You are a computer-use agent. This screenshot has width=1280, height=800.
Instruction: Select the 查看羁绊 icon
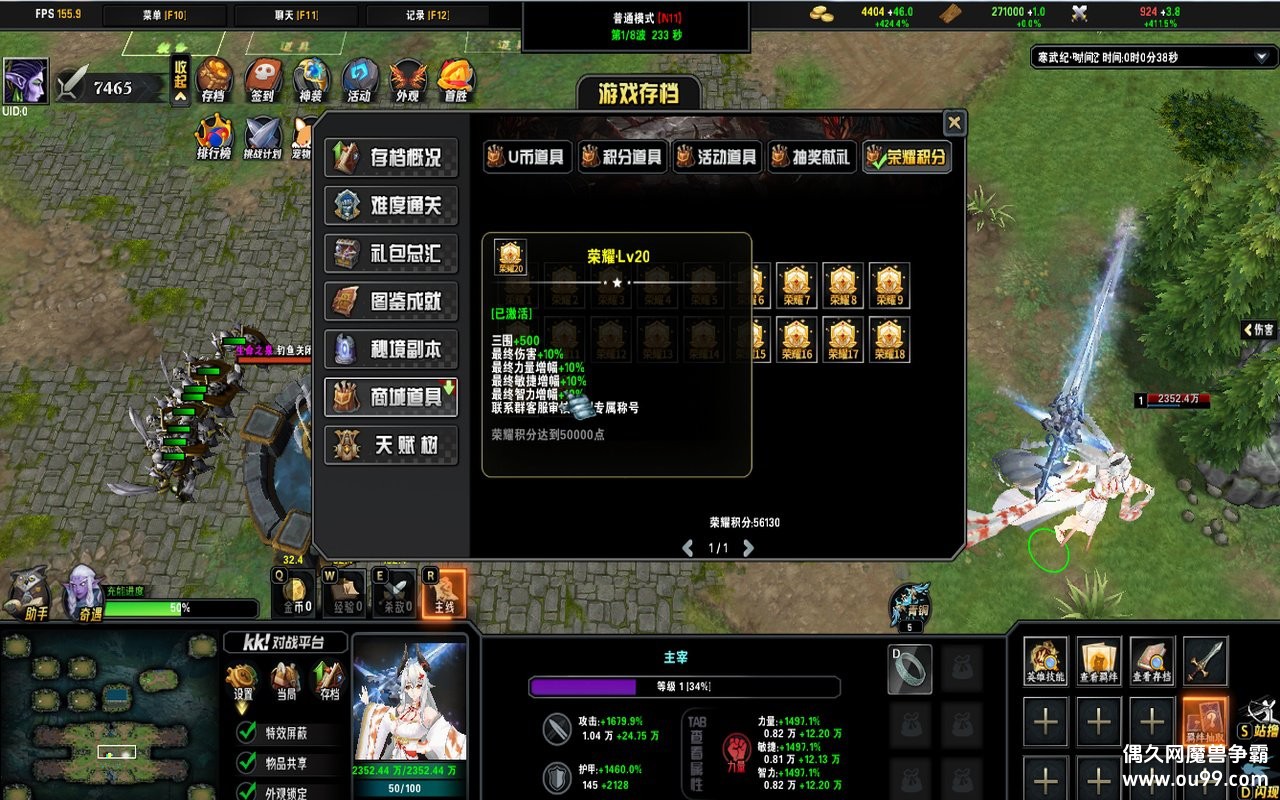(1100, 661)
